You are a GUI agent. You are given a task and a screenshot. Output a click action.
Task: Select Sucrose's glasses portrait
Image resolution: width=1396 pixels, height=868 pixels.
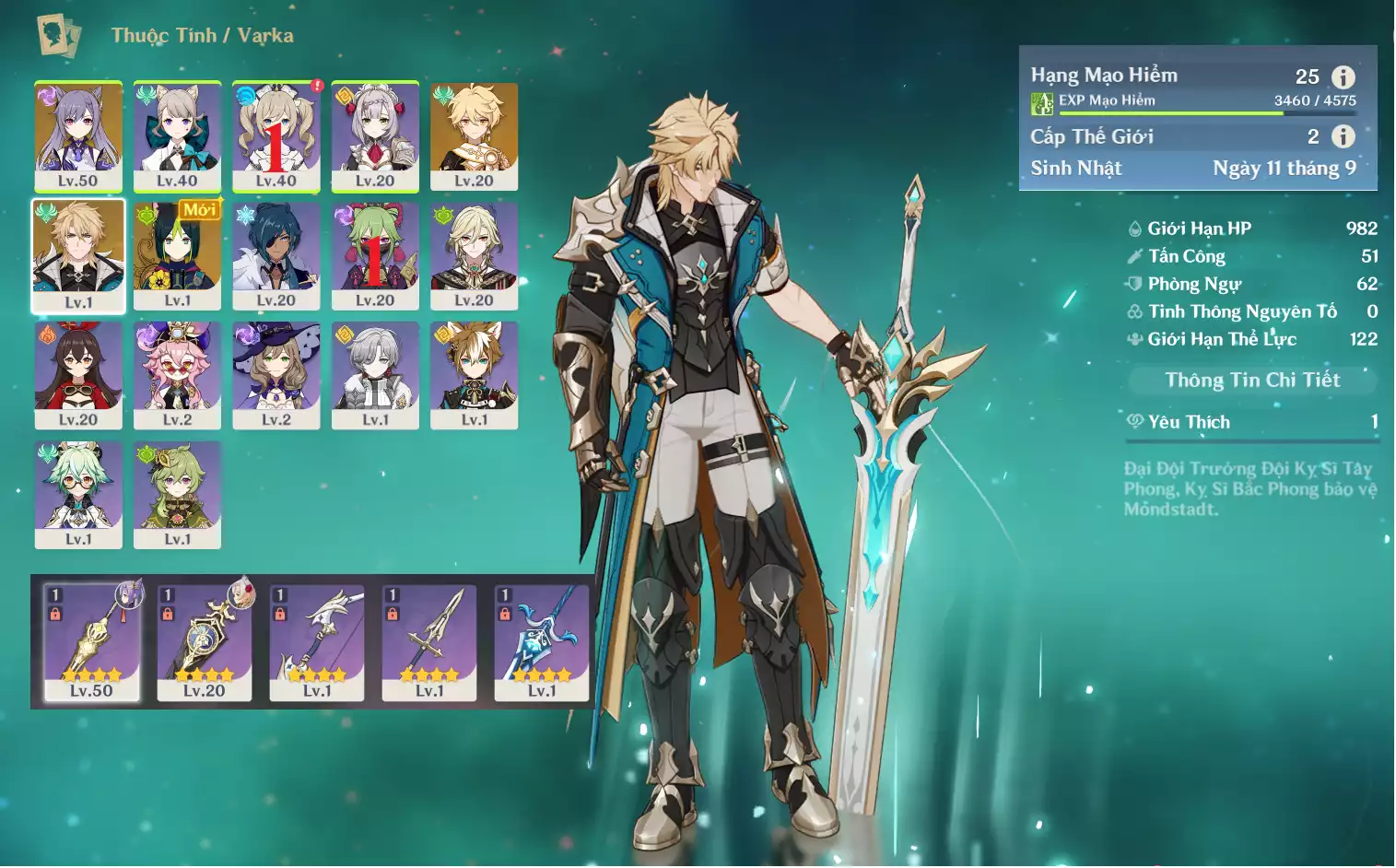click(x=78, y=494)
